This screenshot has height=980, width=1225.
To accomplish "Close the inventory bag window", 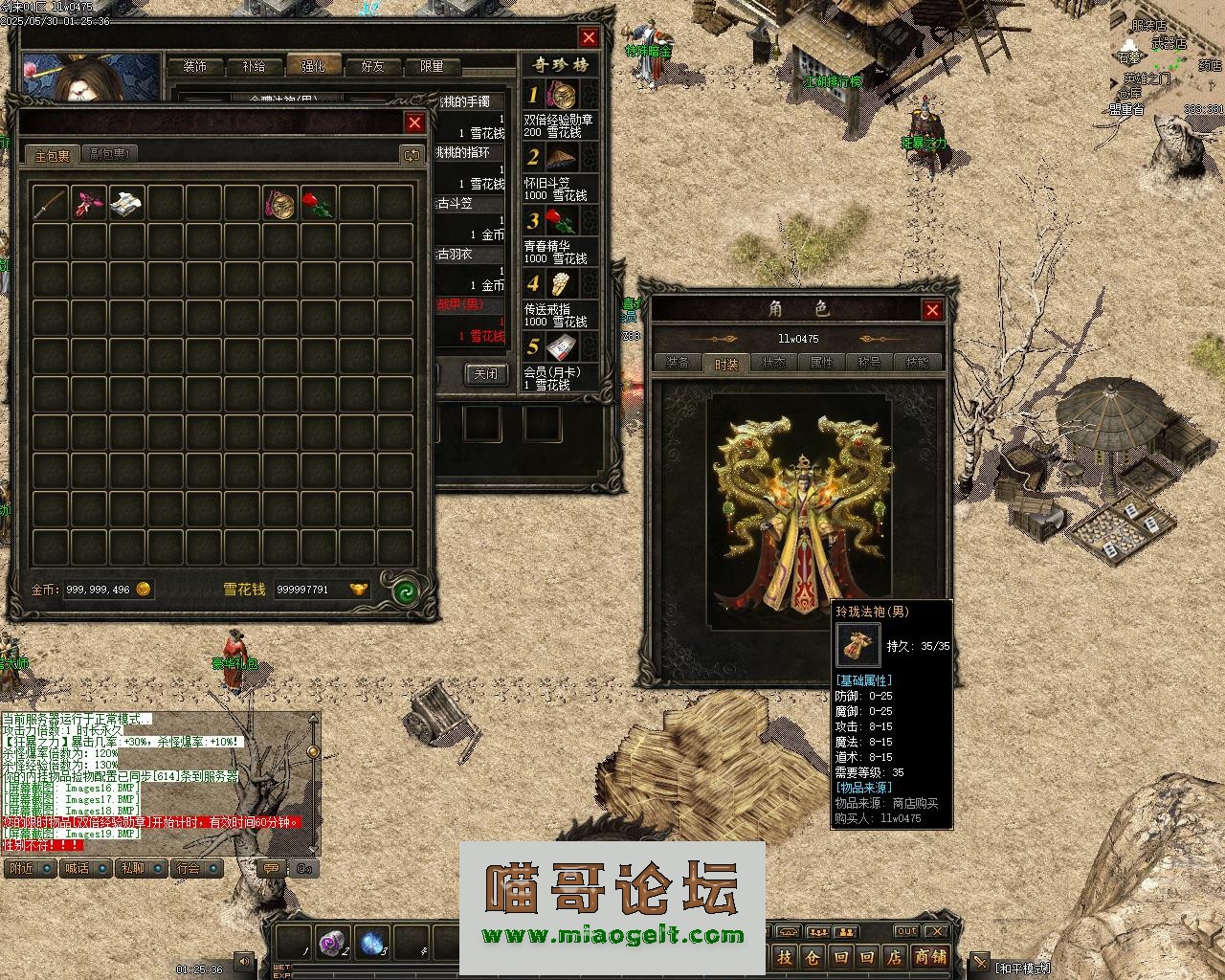I will click(x=414, y=122).
